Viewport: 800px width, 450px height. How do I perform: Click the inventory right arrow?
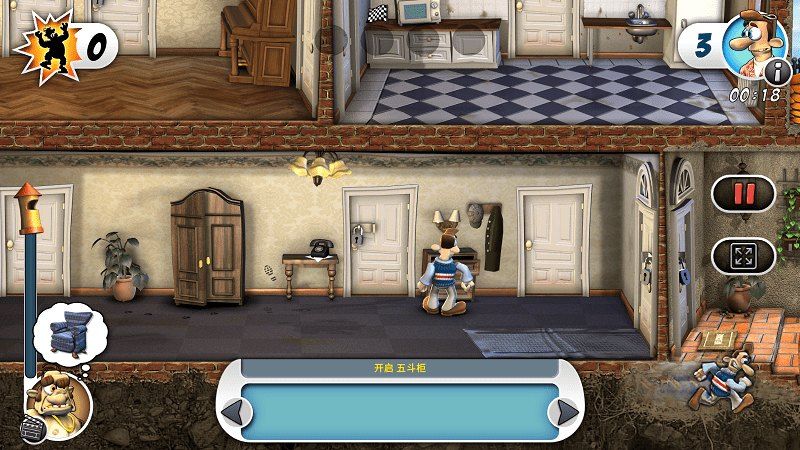(568, 411)
